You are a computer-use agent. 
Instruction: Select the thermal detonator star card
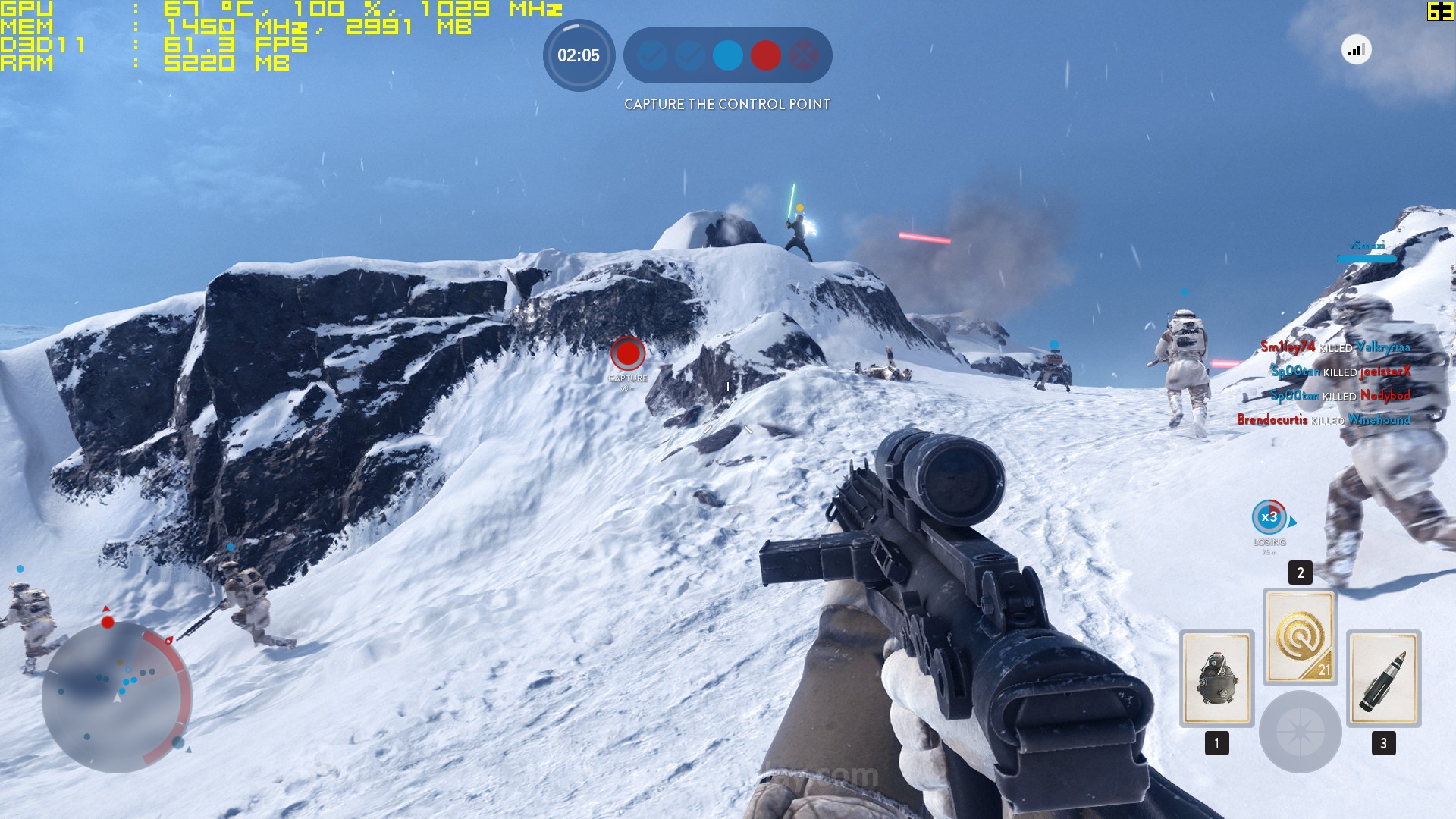pos(1216,678)
